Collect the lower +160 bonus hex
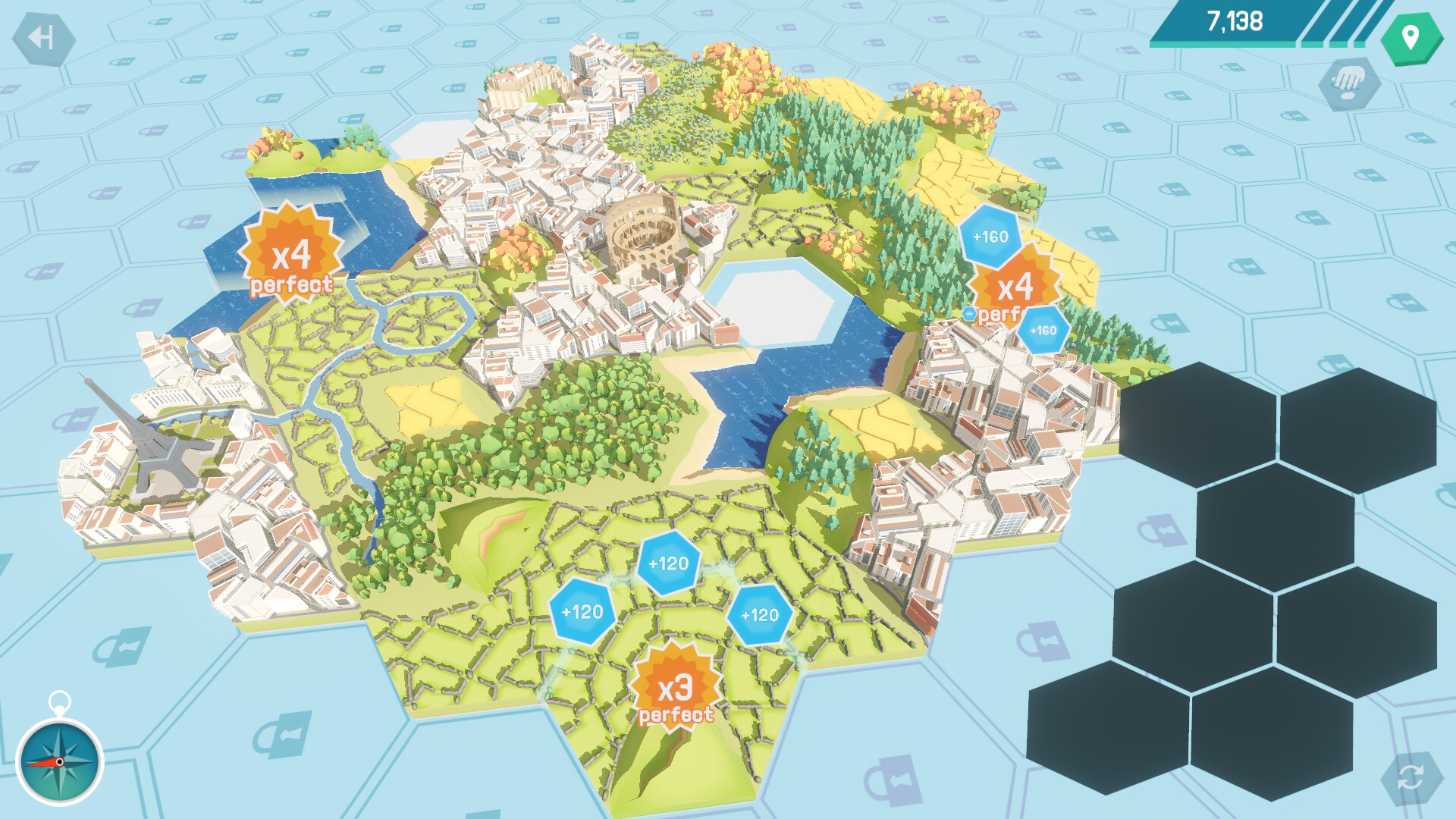This screenshot has width=1456, height=819. pyautogui.click(x=1043, y=330)
